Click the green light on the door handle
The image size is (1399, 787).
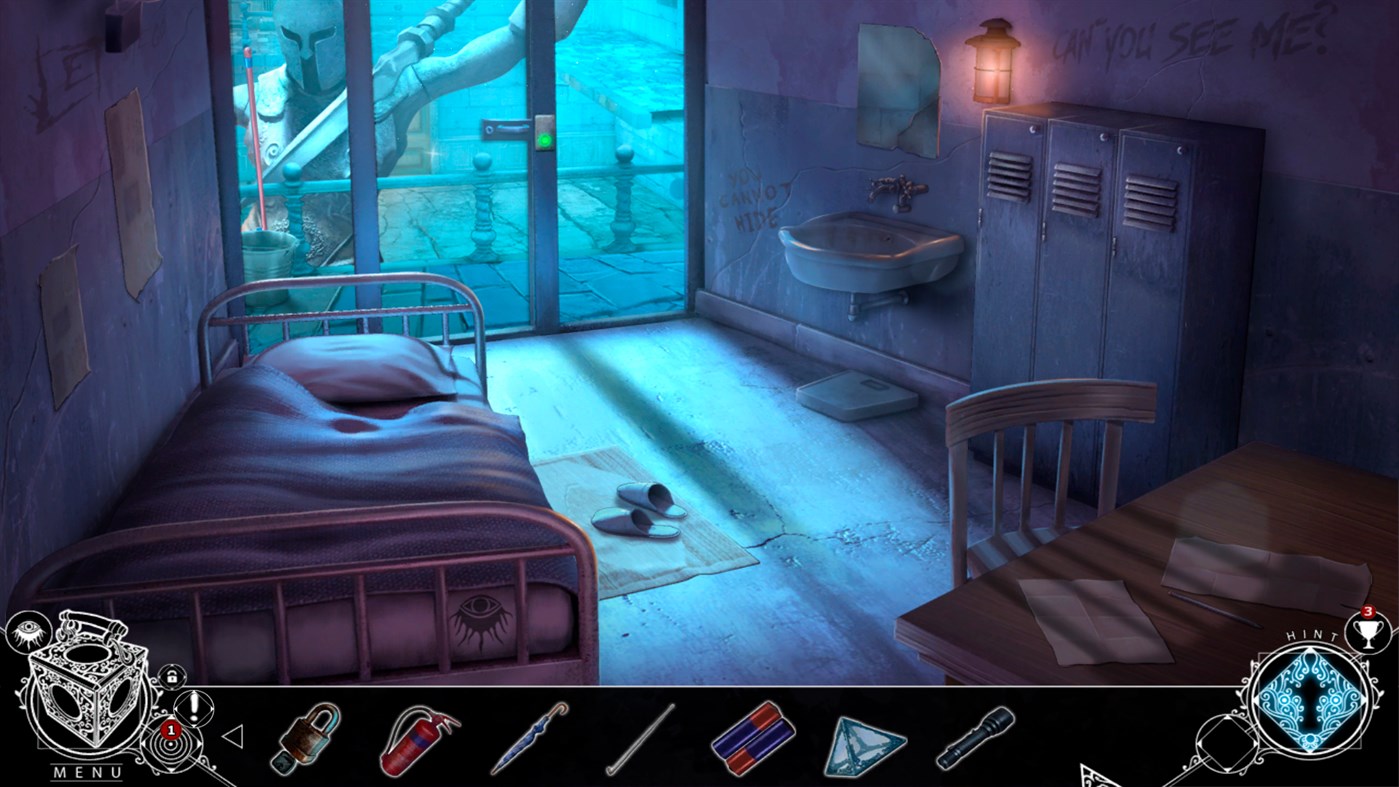pos(545,140)
